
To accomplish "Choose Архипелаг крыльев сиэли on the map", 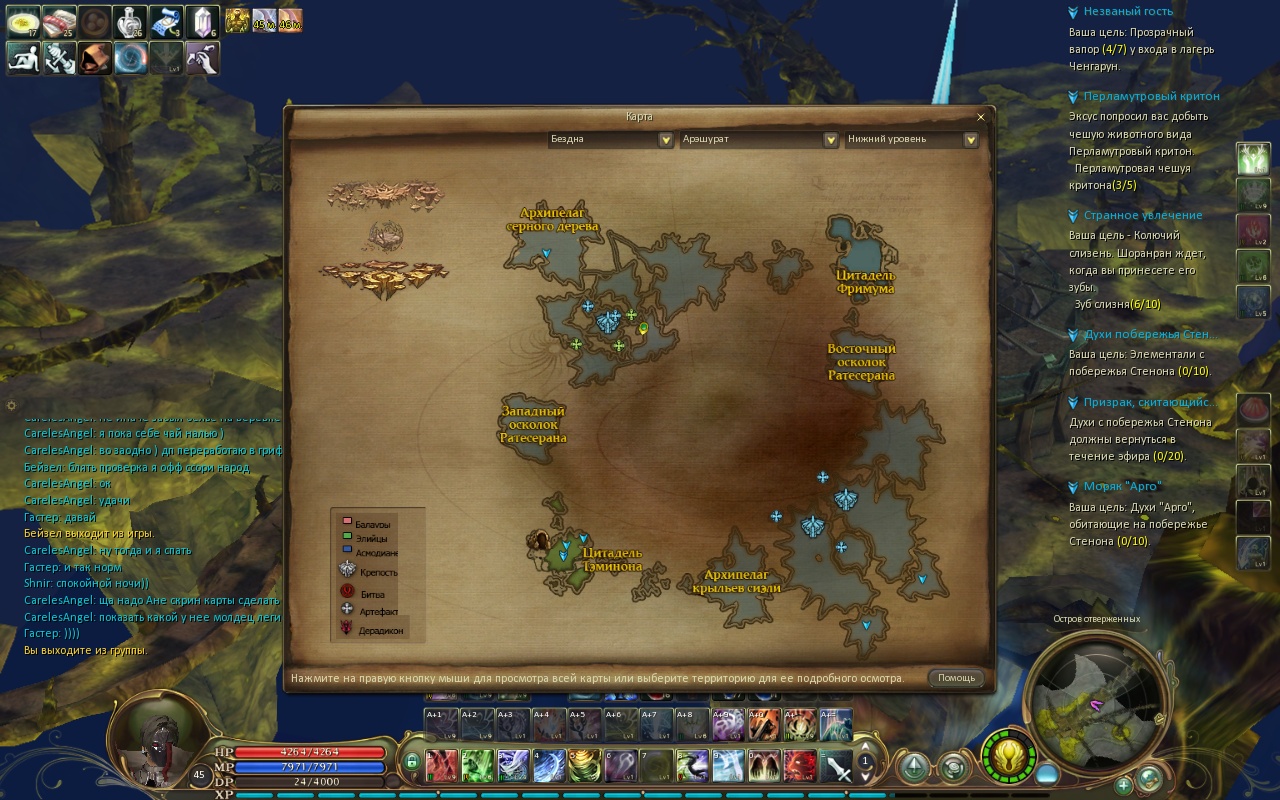I will (736, 581).
